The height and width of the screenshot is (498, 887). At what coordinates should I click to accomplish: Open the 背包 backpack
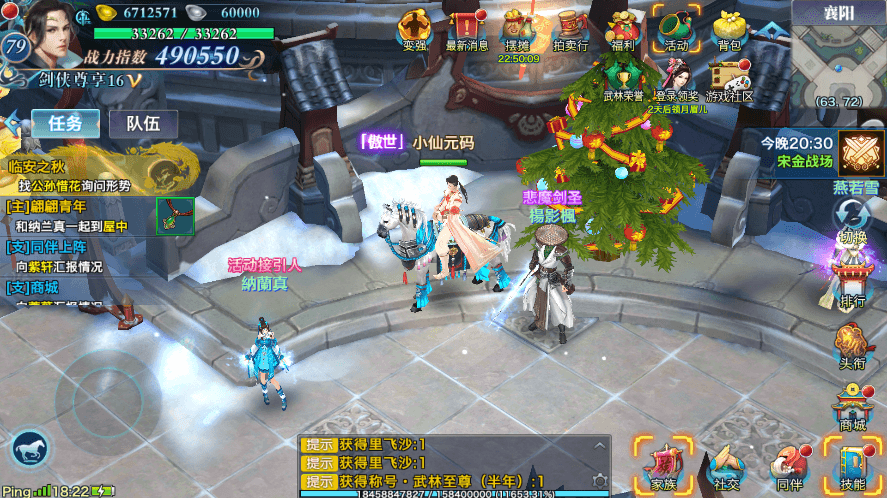point(729,28)
